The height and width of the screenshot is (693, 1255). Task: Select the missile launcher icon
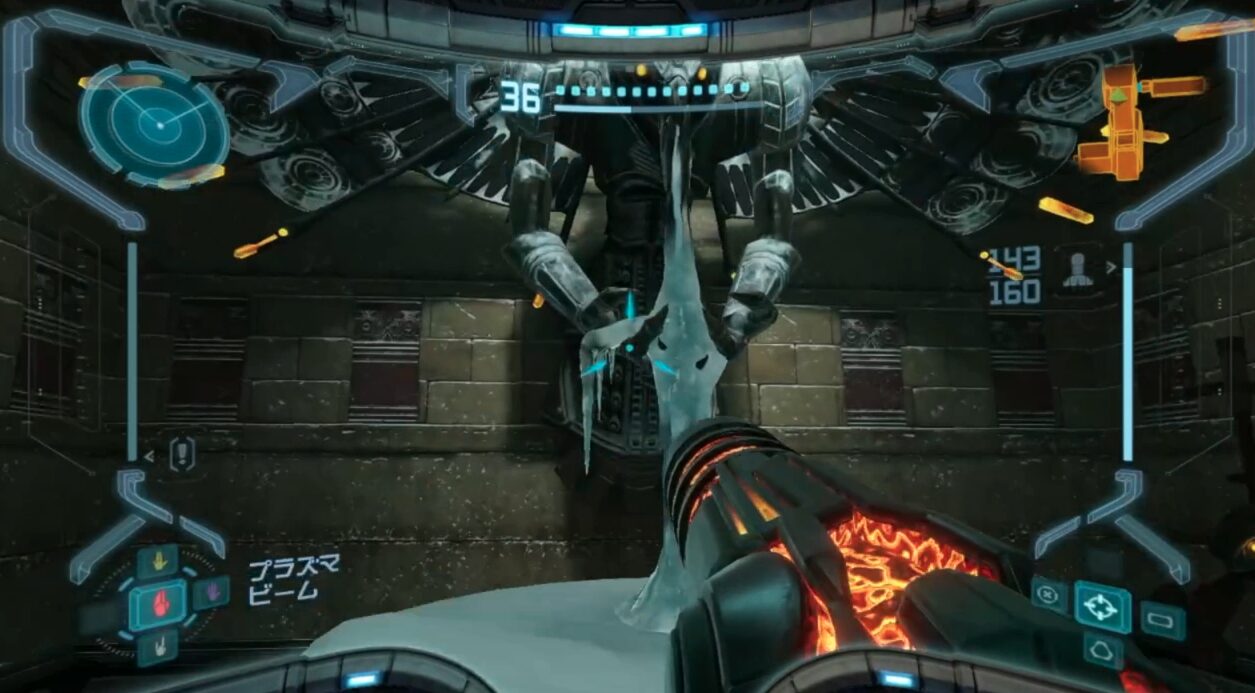[1077, 270]
